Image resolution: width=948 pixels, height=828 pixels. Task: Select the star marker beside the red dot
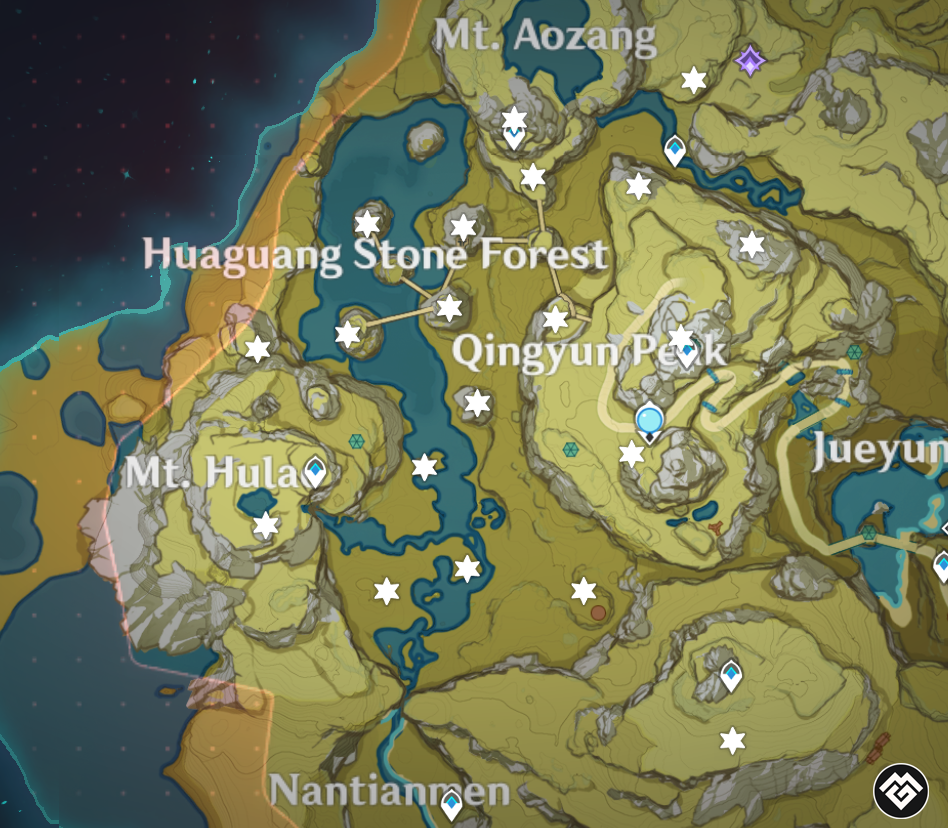click(x=584, y=590)
